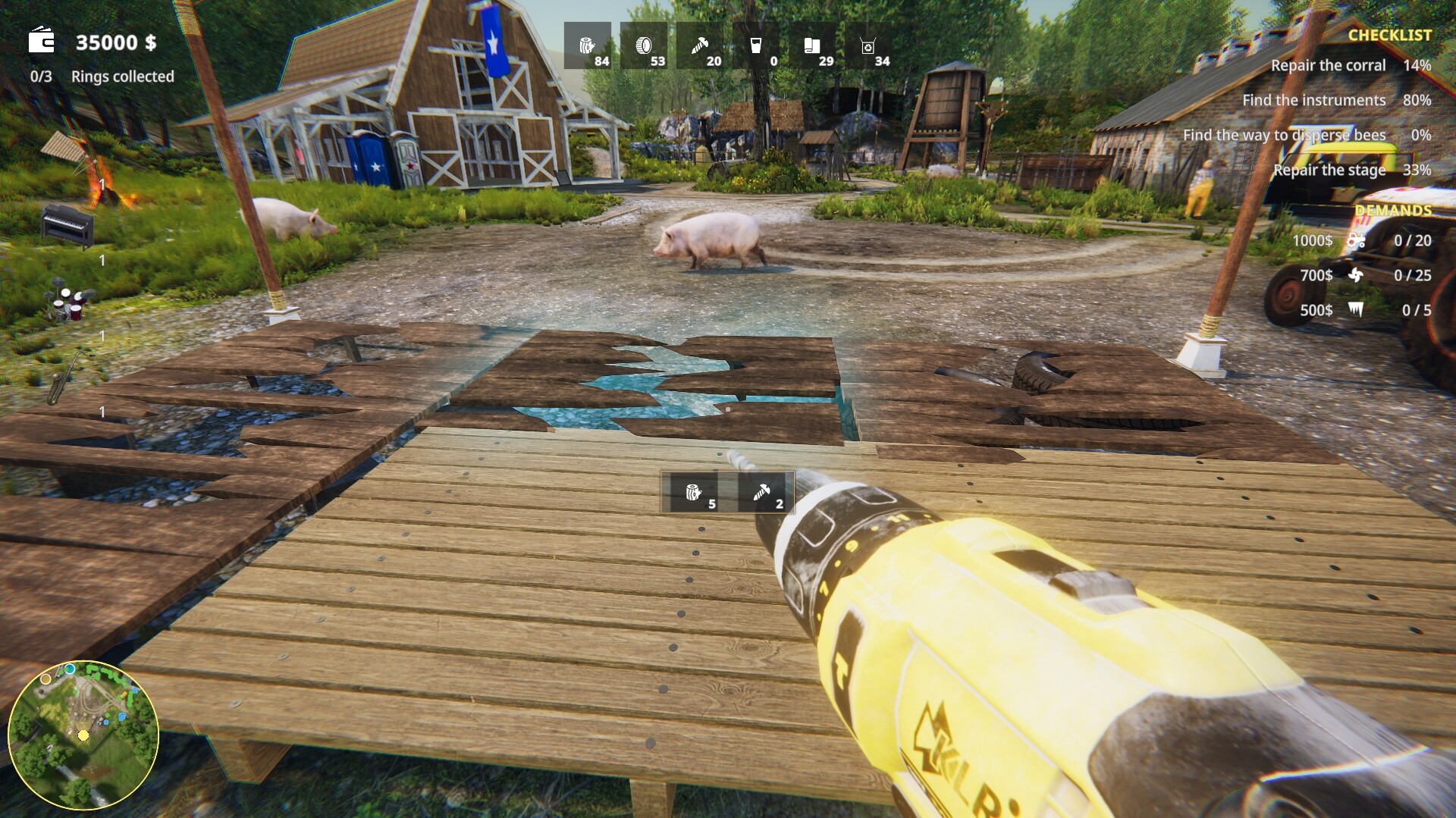The image size is (1456, 818).
Task: Toggle the Repair the corral checklist entry
Action: (x=1329, y=65)
